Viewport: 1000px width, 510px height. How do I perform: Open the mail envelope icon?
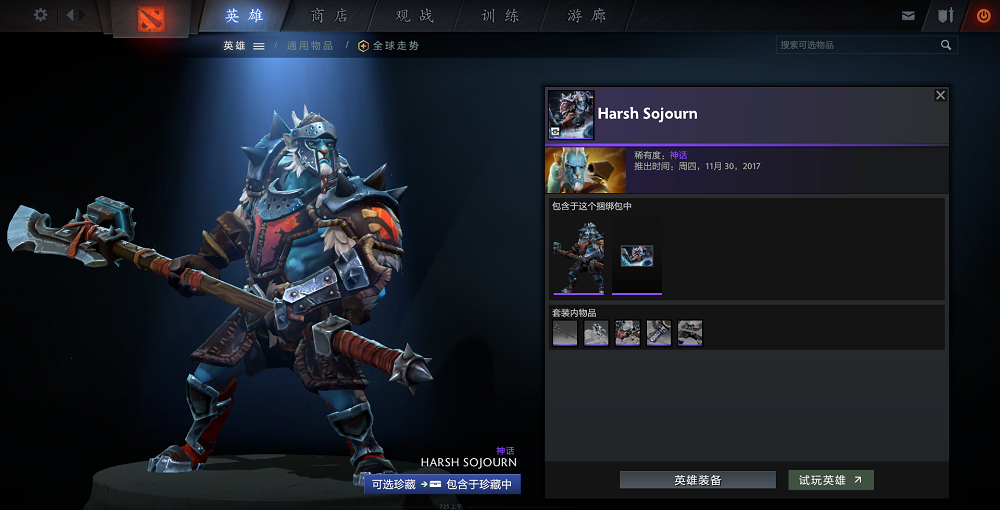908,16
